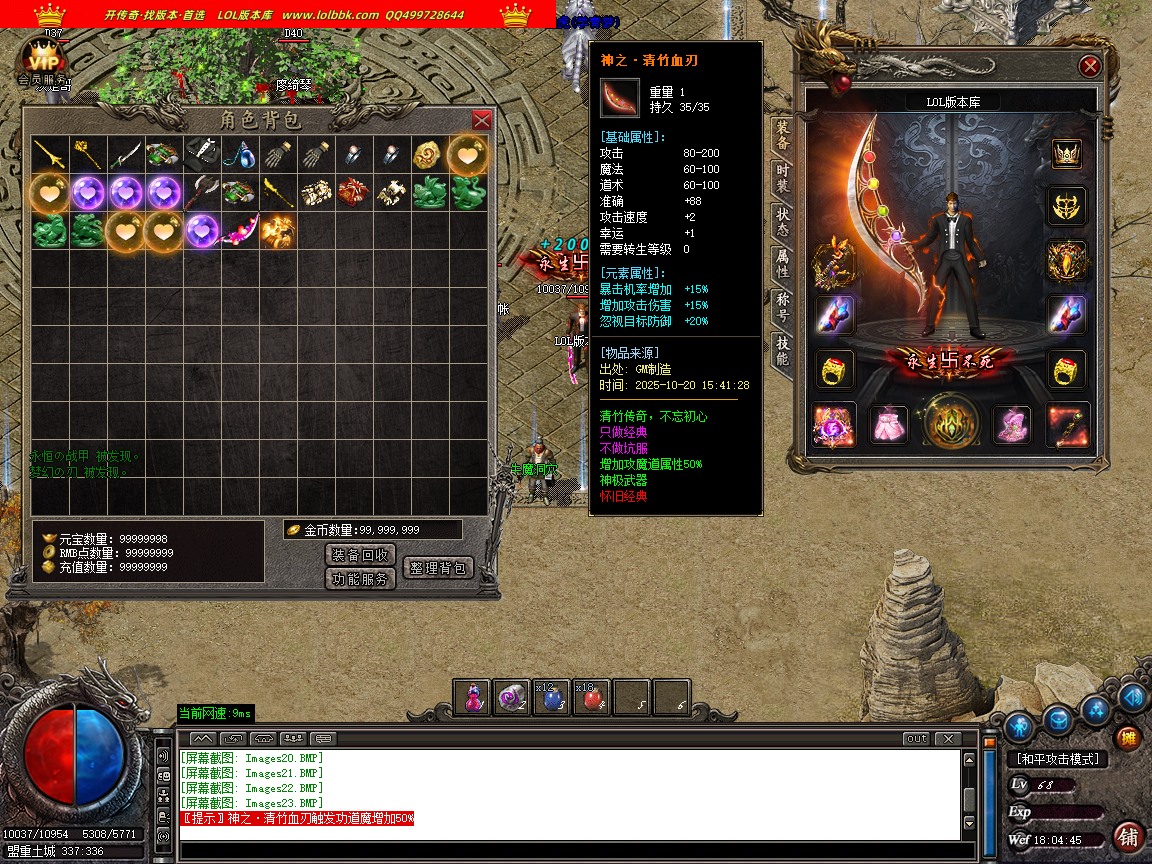Select the red gift box item
The image size is (1152, 864).
354,192
